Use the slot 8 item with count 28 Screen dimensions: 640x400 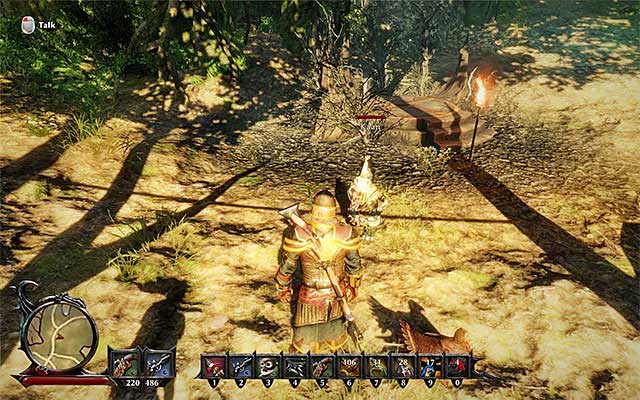pos(404,368)
